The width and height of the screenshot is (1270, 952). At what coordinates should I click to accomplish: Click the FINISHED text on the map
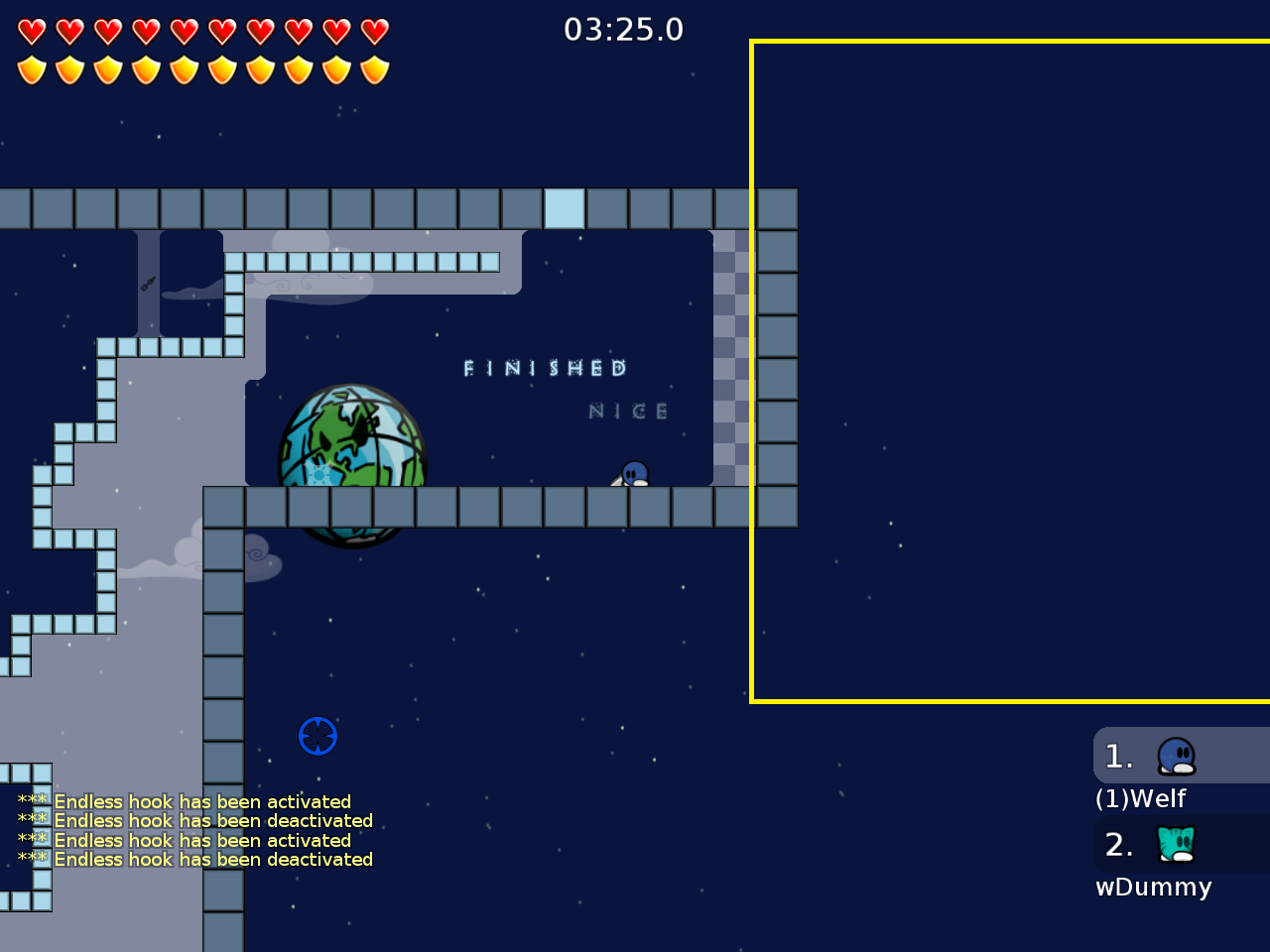click(x=544, y=368)
